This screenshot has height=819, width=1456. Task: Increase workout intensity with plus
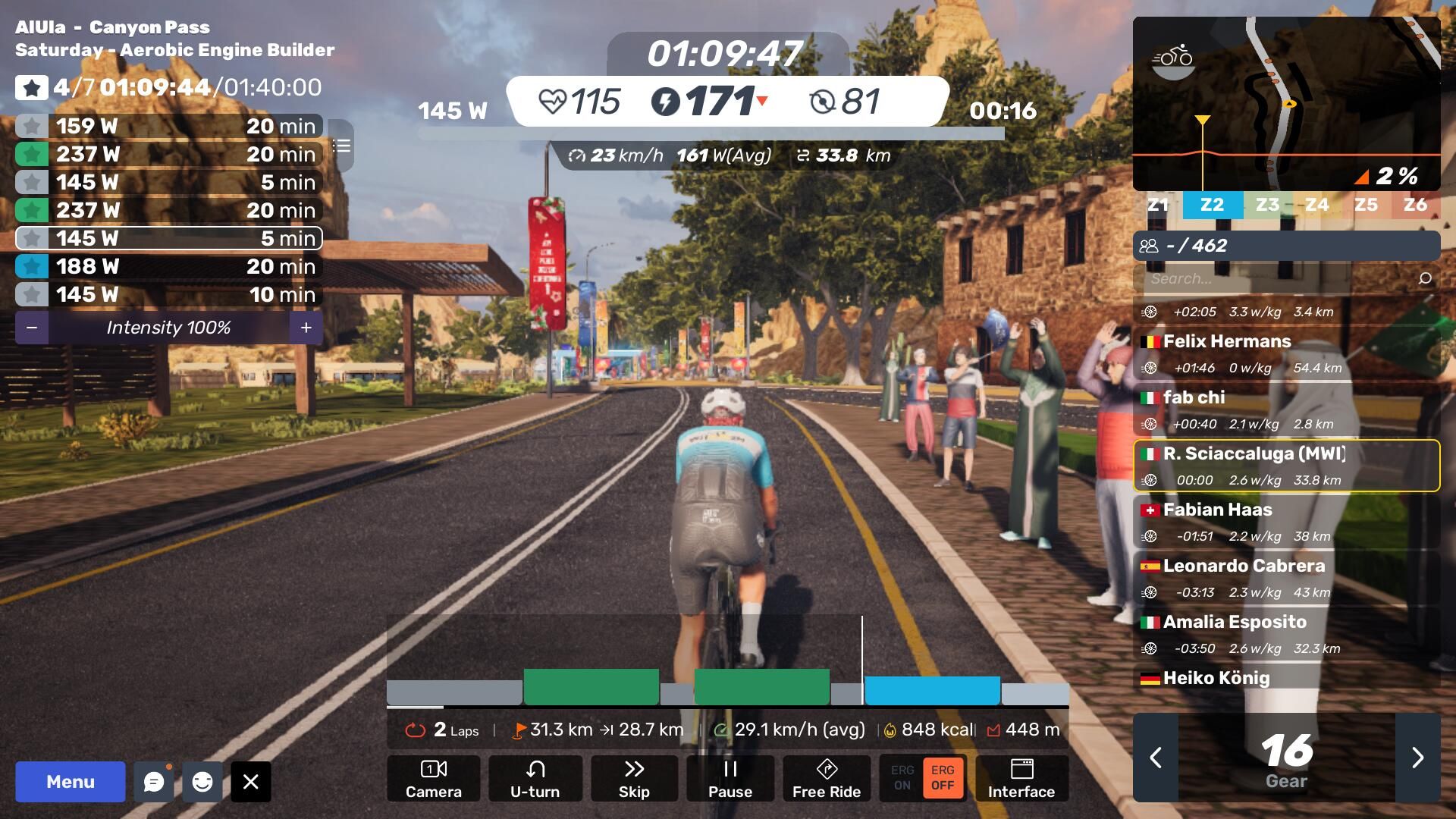point(306,328)
